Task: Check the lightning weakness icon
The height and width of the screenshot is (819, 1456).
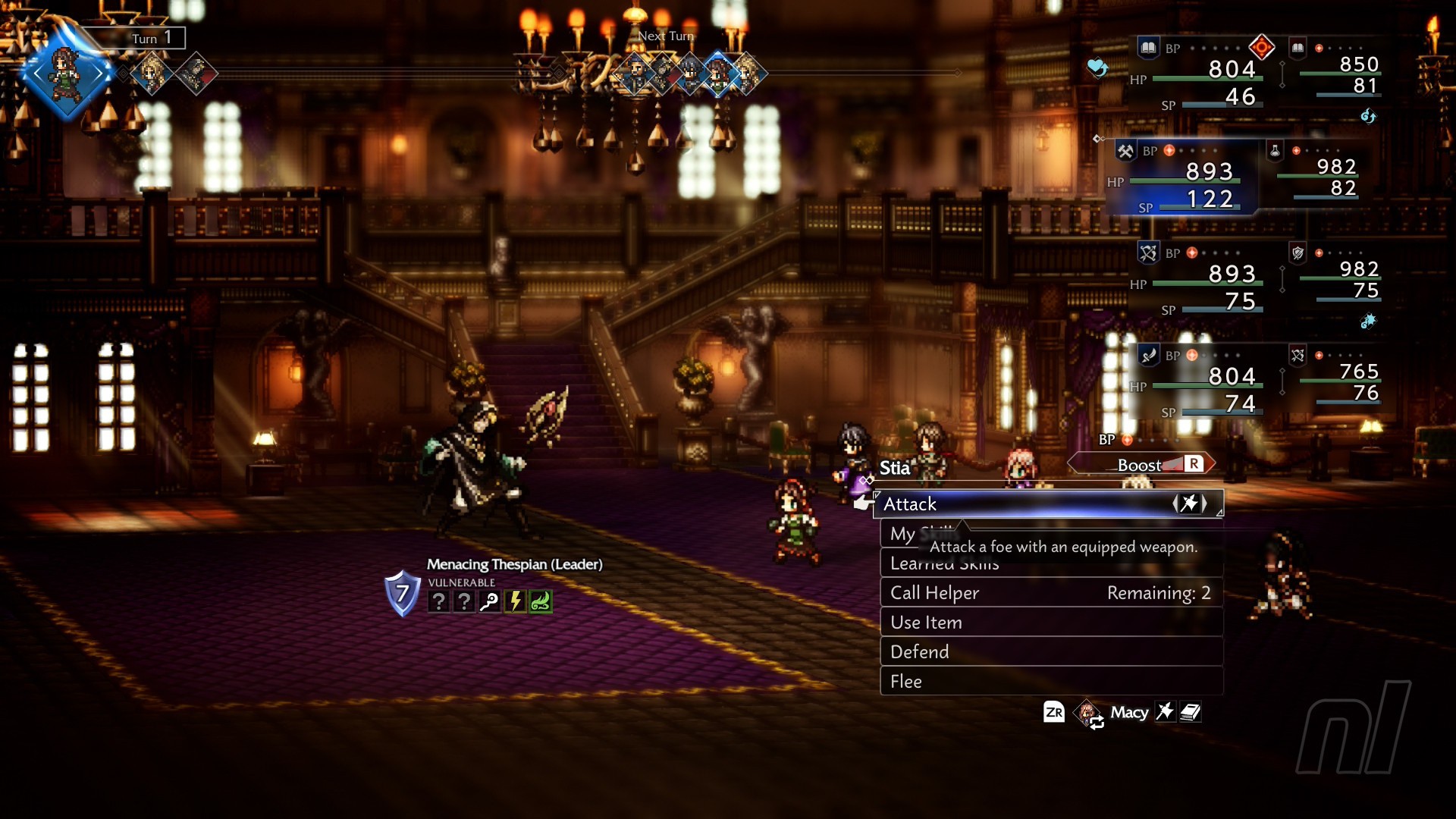Action: click(515, 601)
